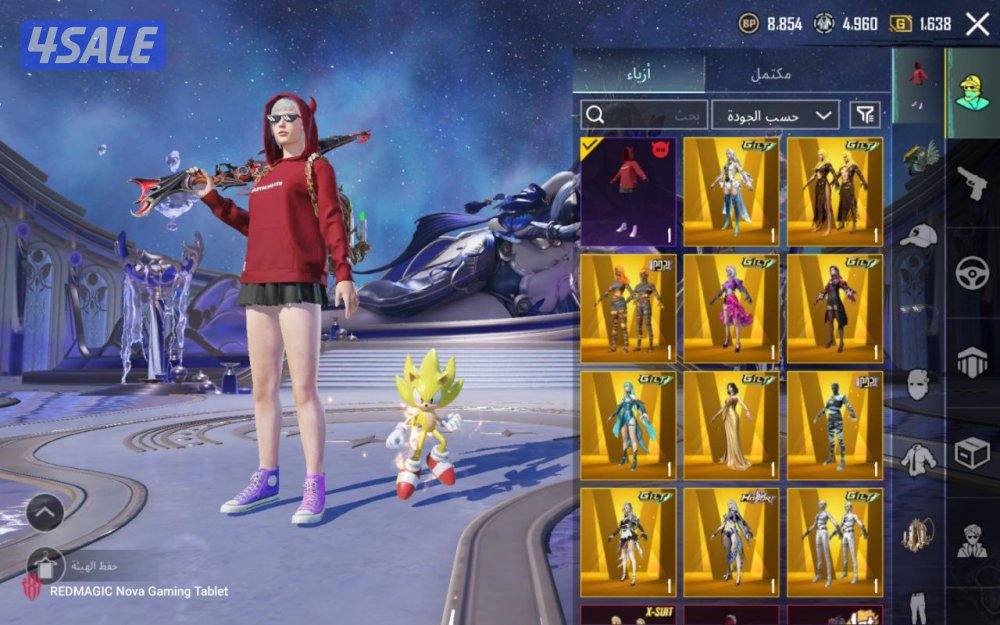Open the cardboard box category
The width and height of the screenshot is (1000, 625).
[972, 454]
